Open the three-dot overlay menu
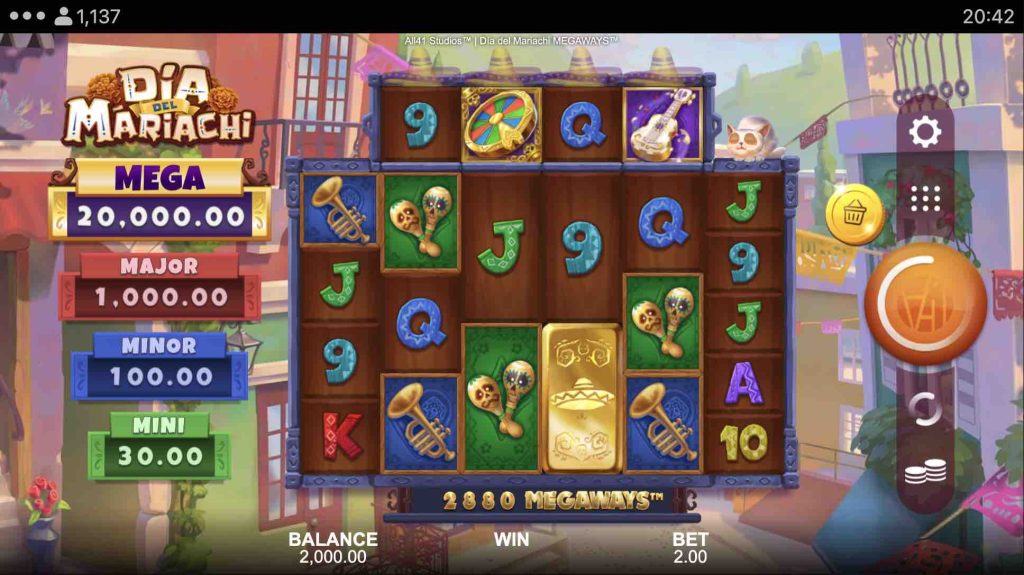The height and width of the screenshot is (575, 1024). pos(26,16)
